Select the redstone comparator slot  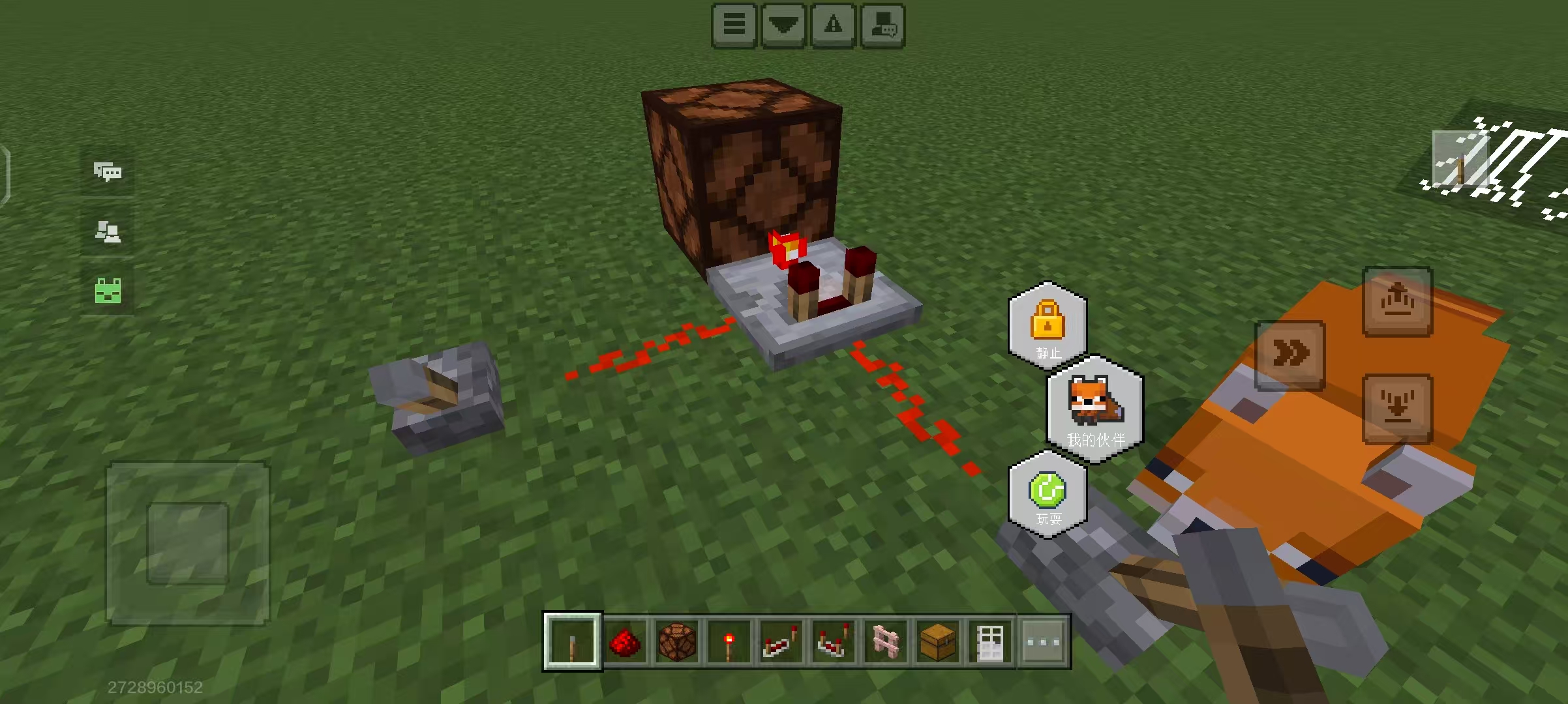click(x=833, y=641)
